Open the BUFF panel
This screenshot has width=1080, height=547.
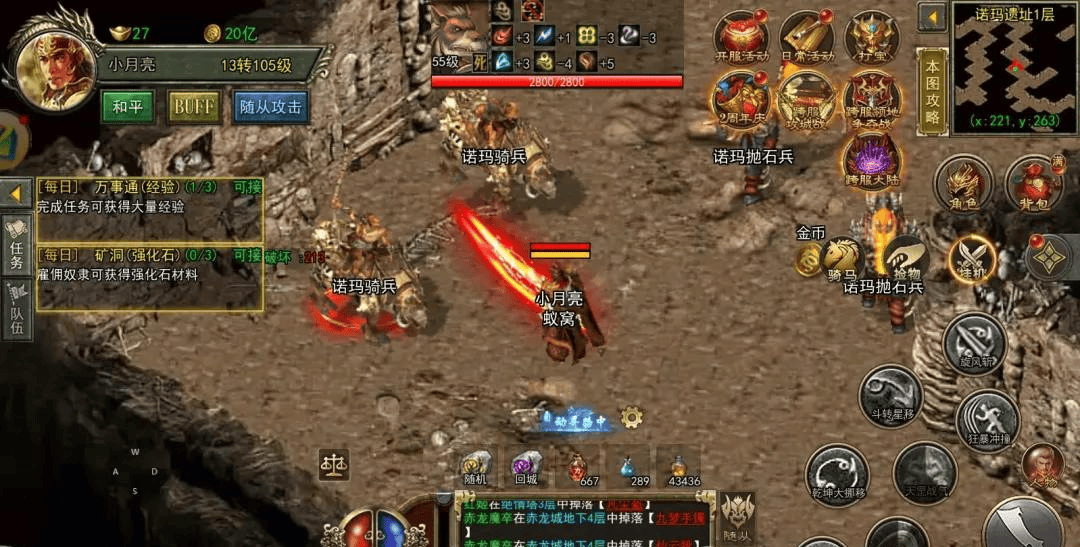[x=194, y=107]
